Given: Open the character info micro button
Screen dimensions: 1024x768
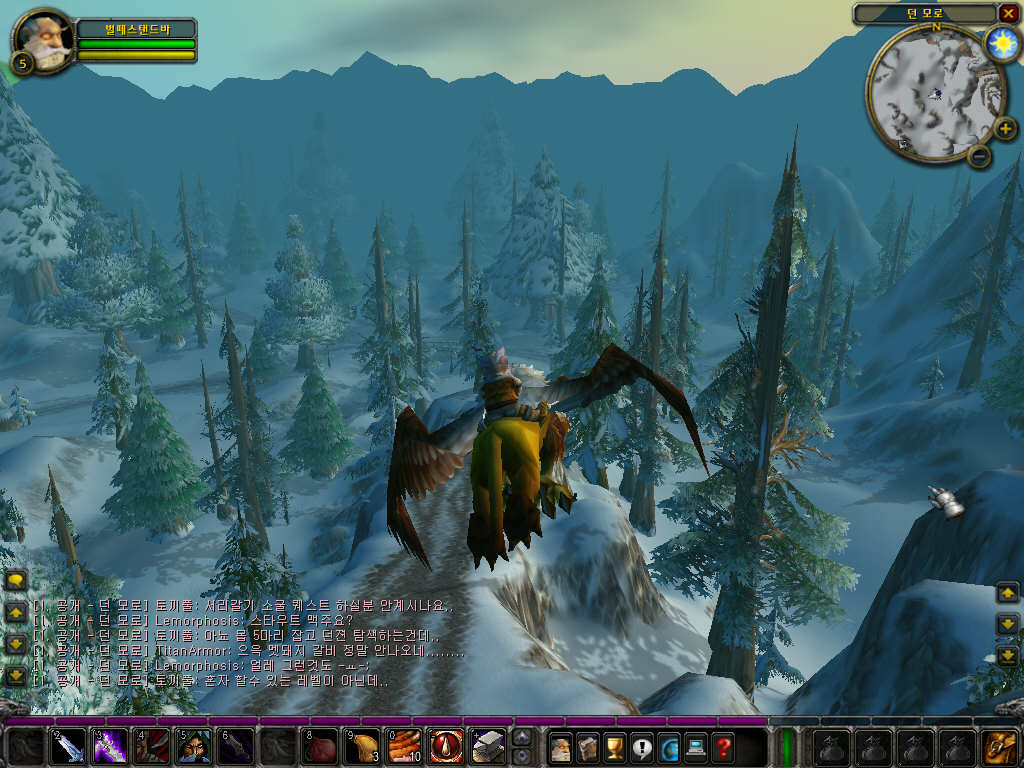Looking at the screenshot, I should (x=561, y=747).
